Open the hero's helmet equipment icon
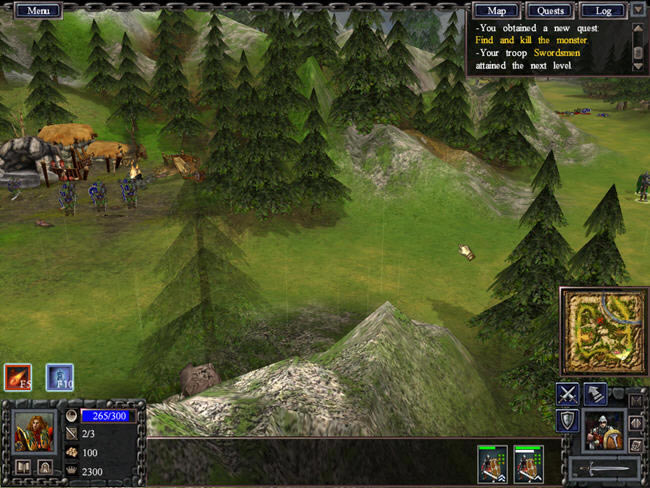 (x=45, y=466)
